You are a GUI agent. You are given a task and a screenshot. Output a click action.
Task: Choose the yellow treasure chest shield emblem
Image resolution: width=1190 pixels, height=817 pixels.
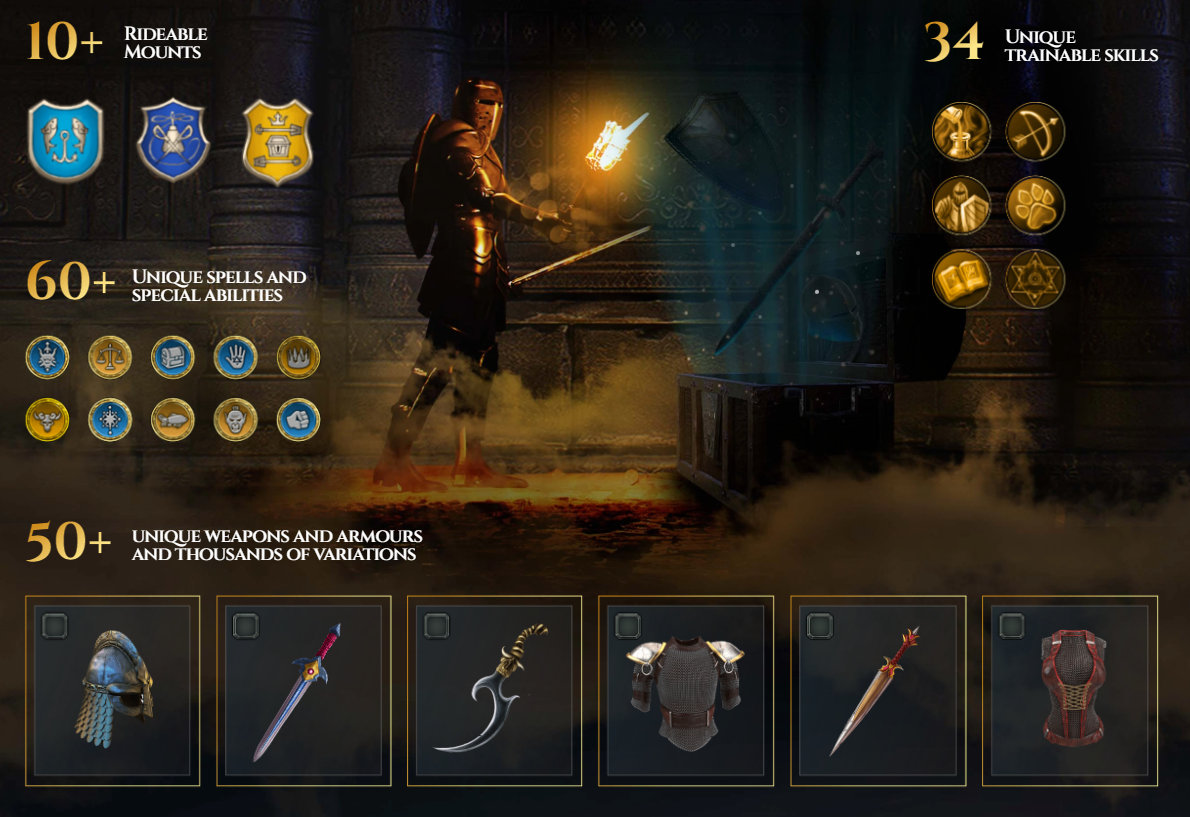click(x=277, y=140)
